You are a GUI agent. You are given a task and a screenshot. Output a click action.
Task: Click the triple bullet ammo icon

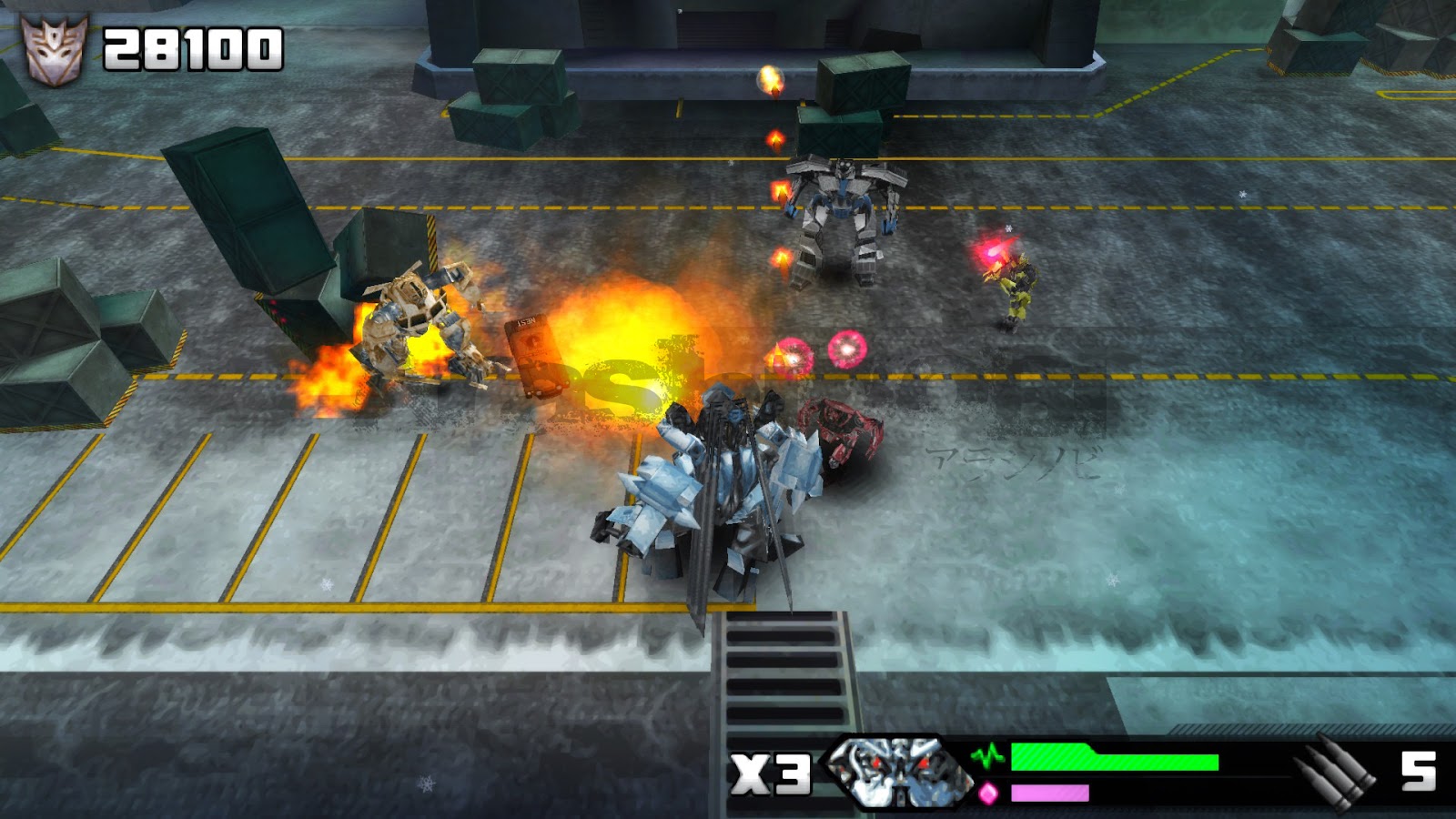click(1330, 773)
